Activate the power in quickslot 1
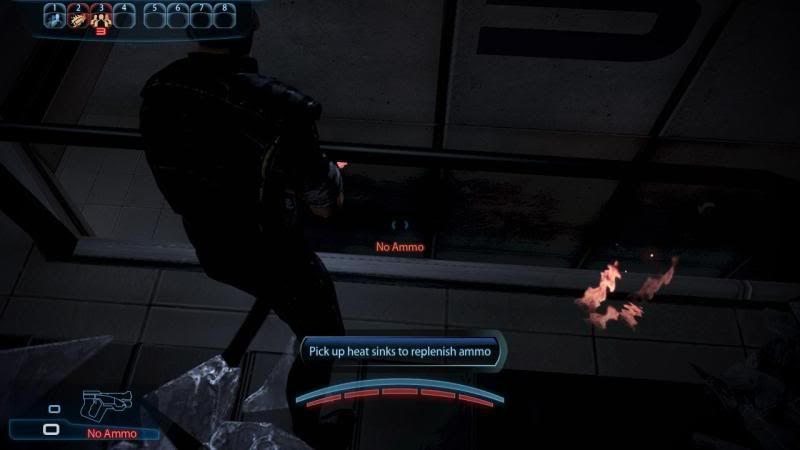Screen dimensions: 800x450 click(x=53, y=18)
